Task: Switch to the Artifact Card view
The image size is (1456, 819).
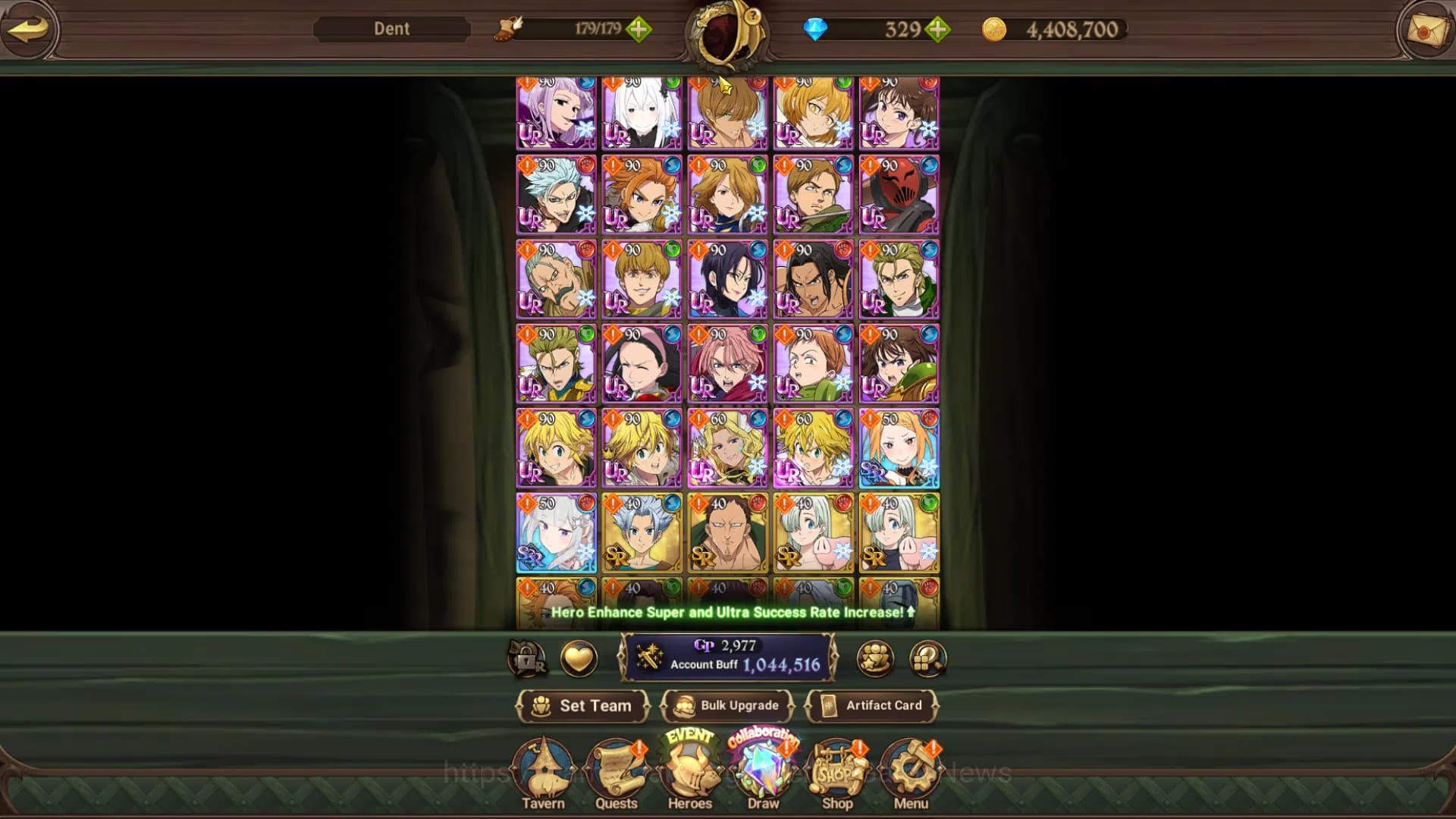Action: point(872,705)
